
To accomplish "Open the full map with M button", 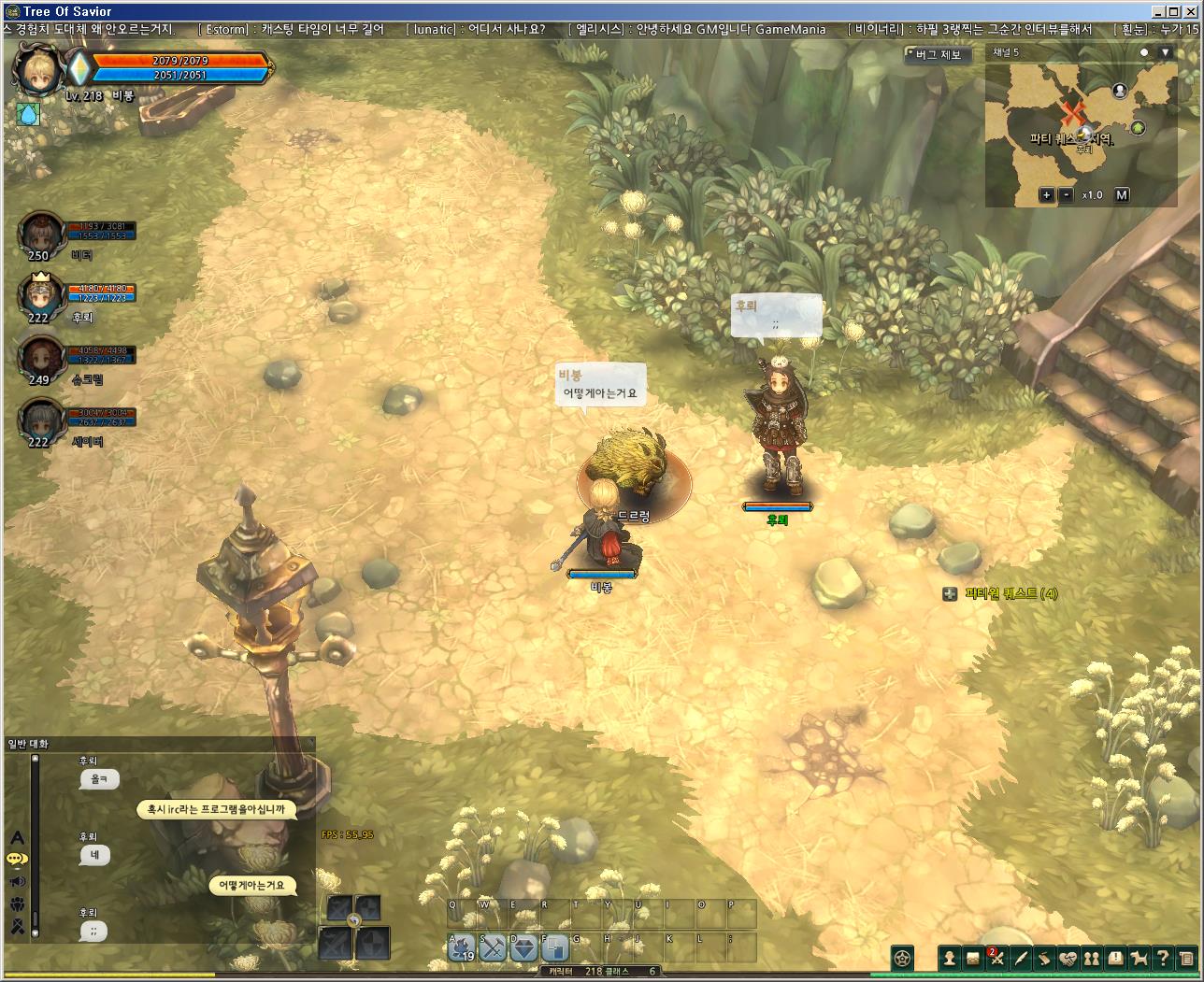I will click(x=1122, y=195).
